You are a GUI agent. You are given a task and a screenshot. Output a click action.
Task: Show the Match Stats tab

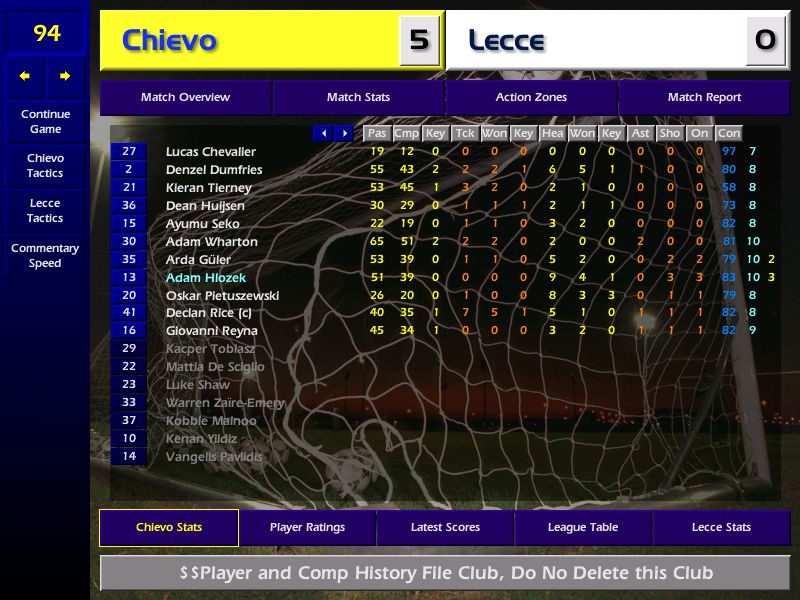[358, 98]
